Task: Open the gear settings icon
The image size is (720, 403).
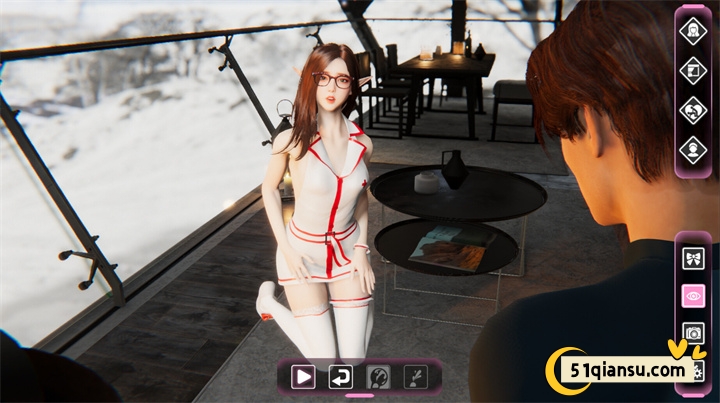Action: pyautogui.click(x=697, y=371)
